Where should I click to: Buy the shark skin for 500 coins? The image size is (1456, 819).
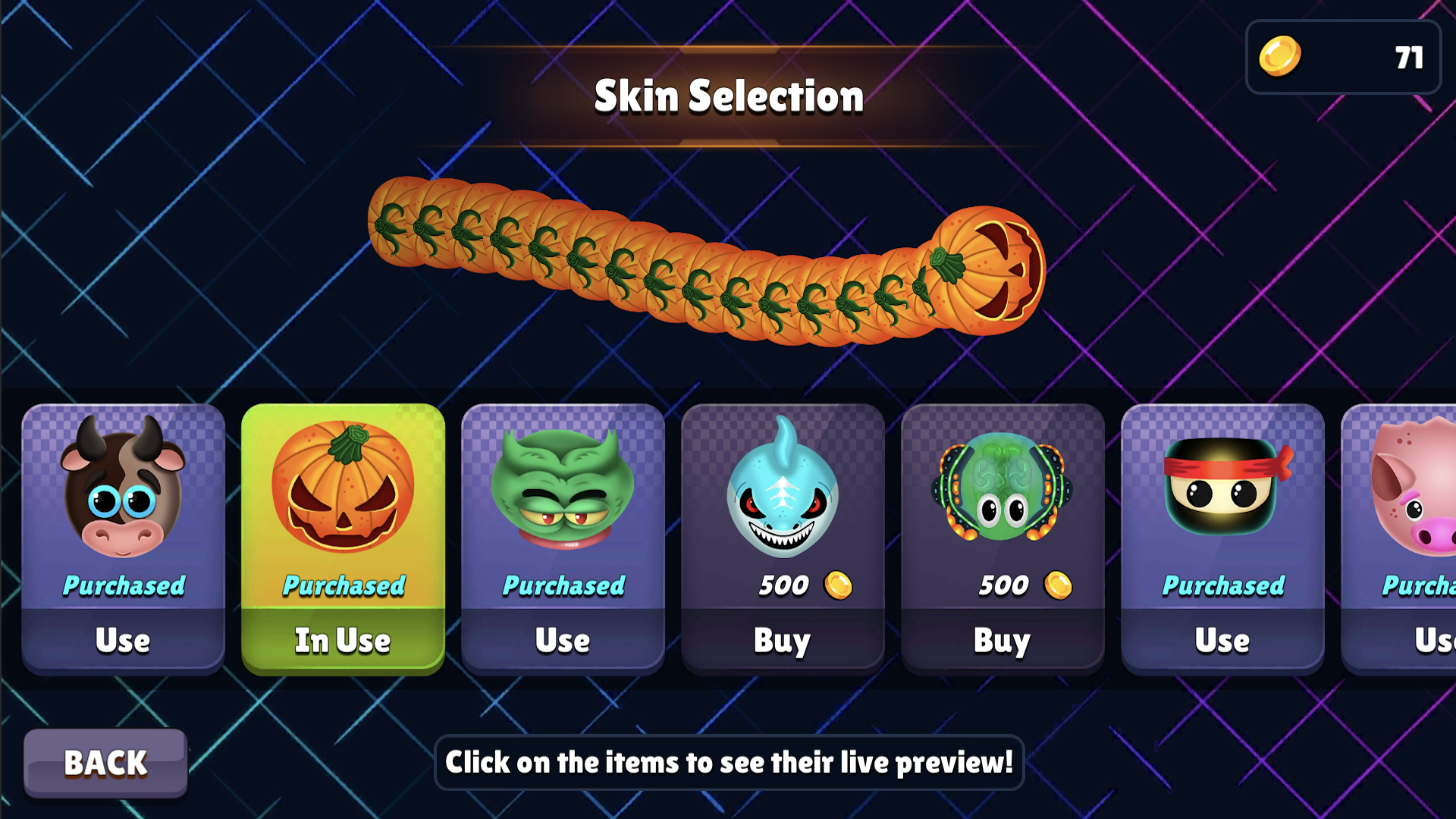pyautogui.click(x=783, y=641)
